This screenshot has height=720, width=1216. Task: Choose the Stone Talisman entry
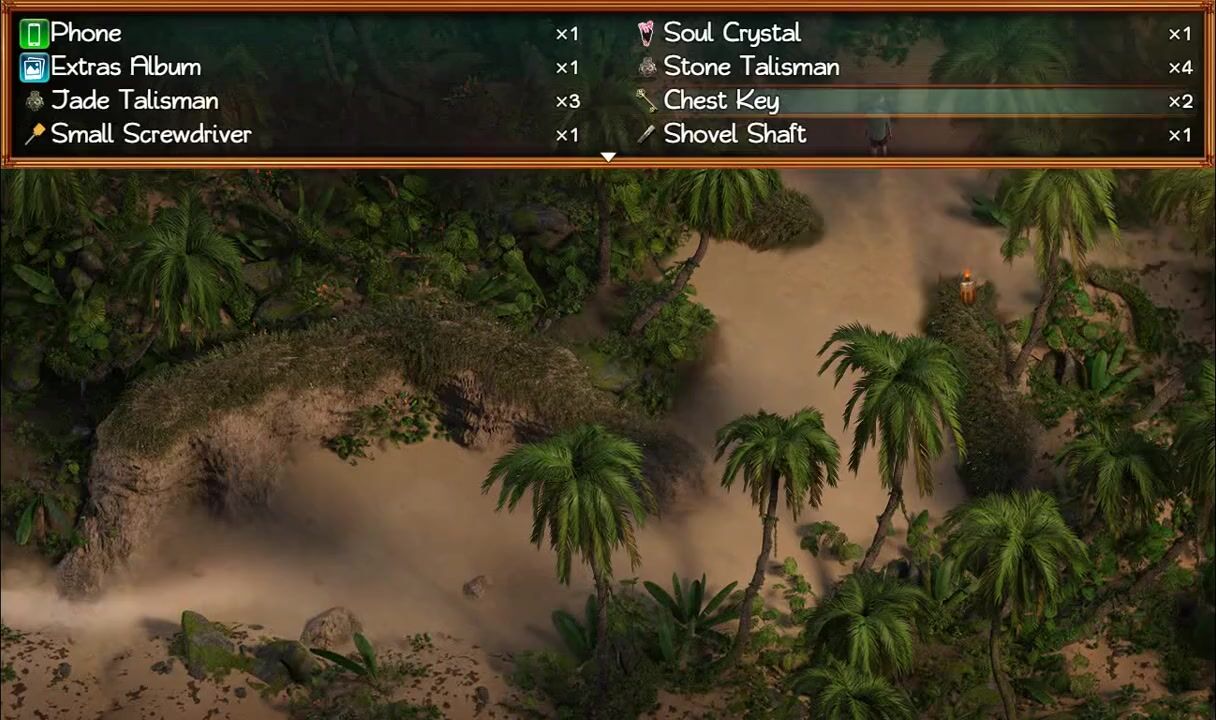point(751,67)
